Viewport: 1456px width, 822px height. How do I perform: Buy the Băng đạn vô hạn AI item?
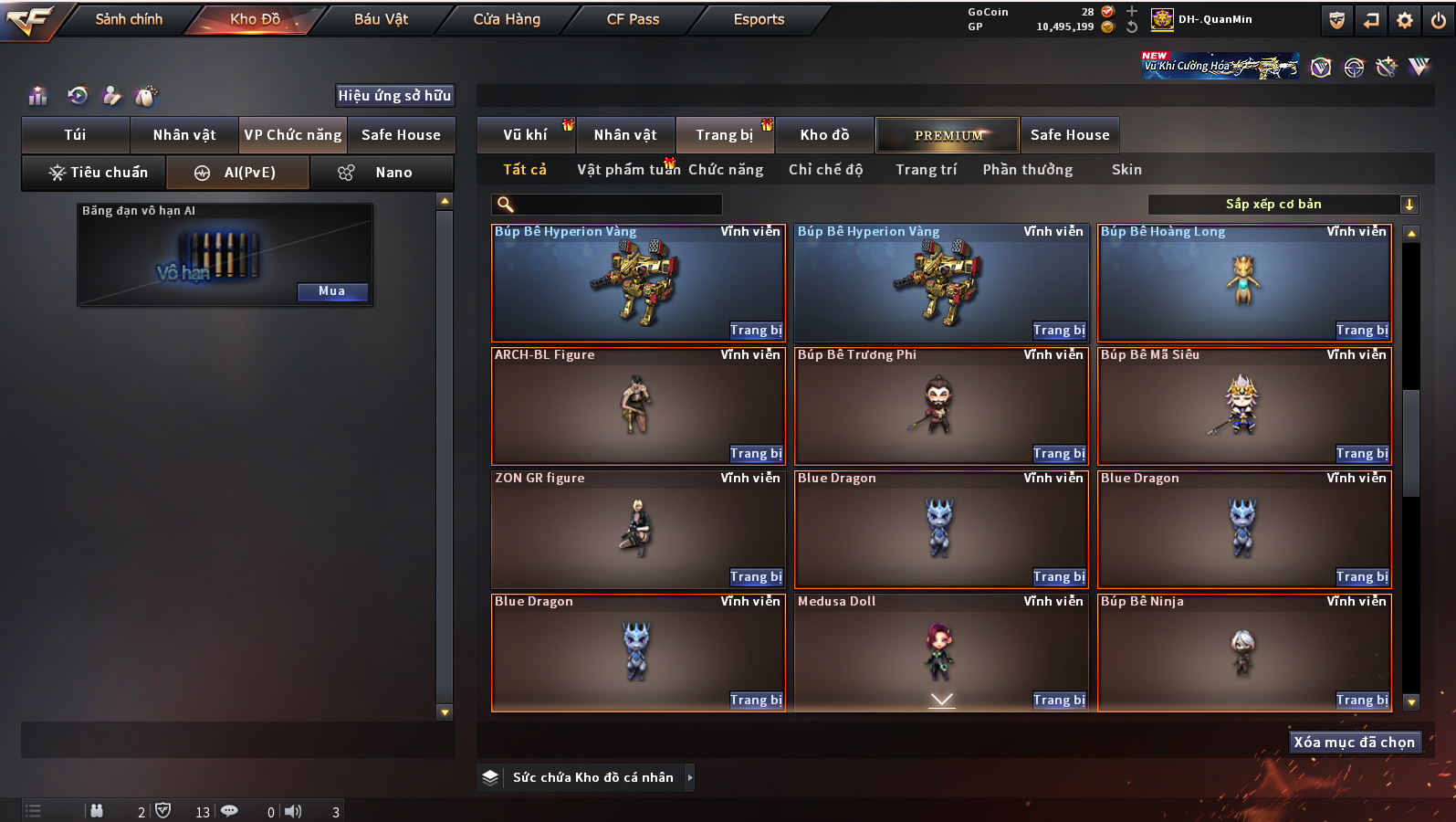(332, 291)
